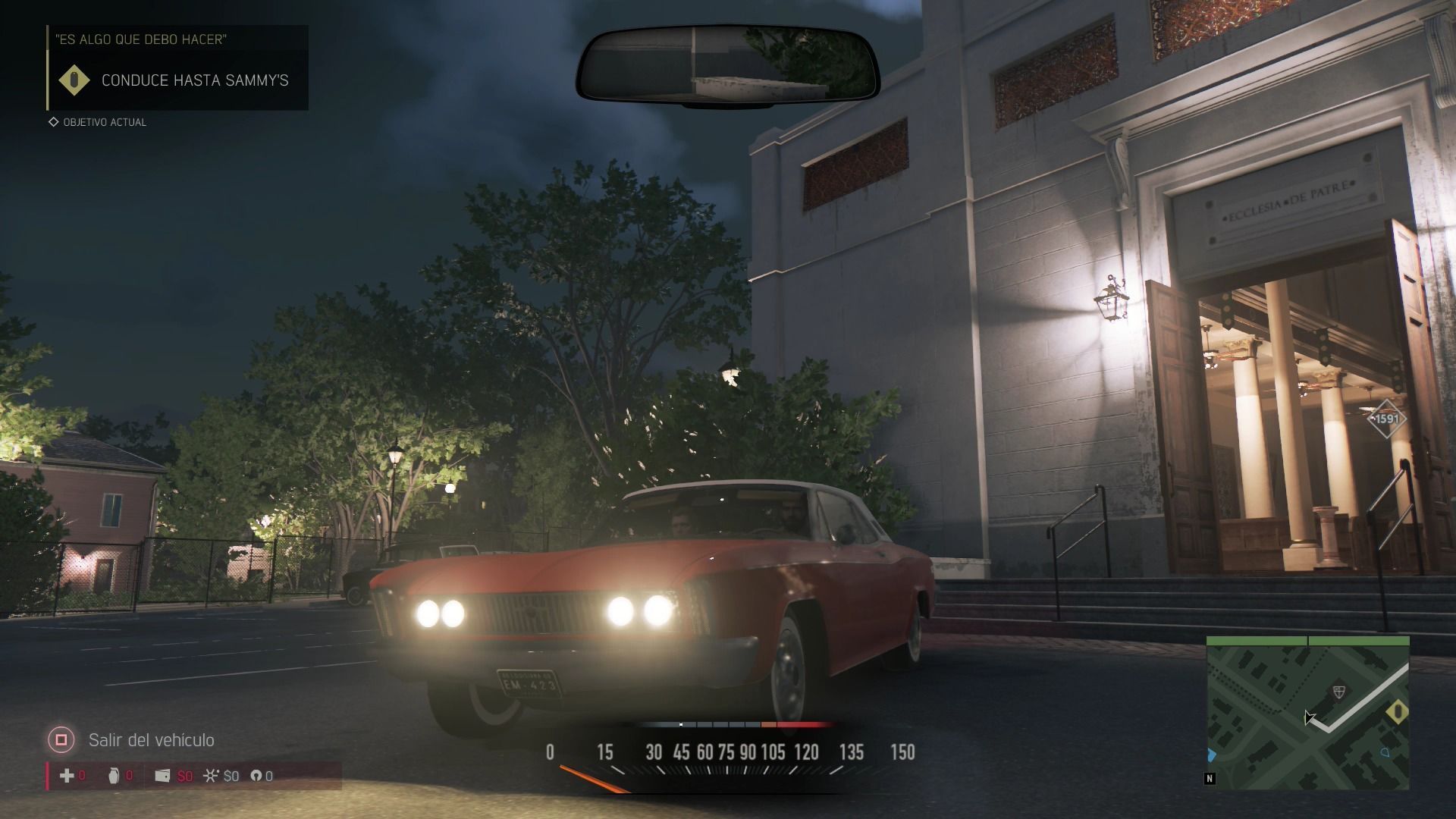Image resolution: width=1456 pixels, height=819 pixels.
Task: Click the wallet cash icon
Action: click(162, 775)
